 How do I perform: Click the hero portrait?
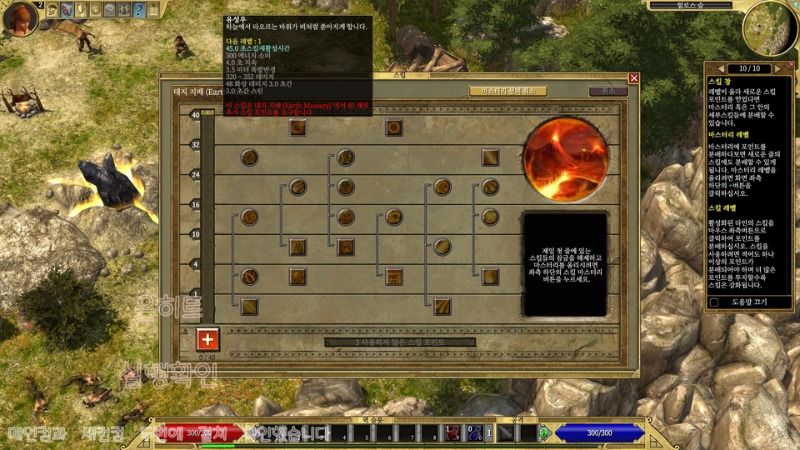pos(18,17)
